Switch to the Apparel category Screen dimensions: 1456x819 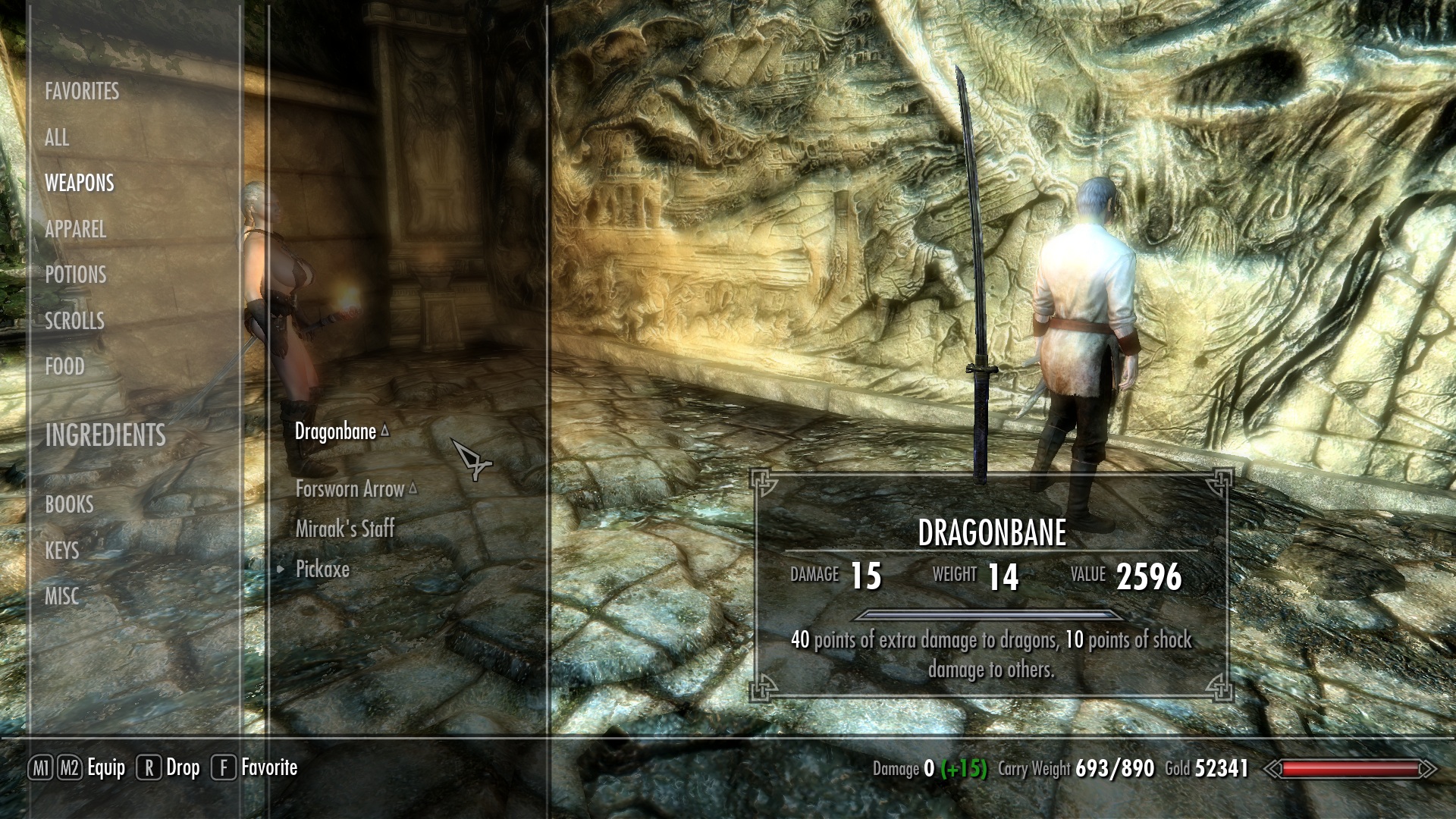coord(75,229)
